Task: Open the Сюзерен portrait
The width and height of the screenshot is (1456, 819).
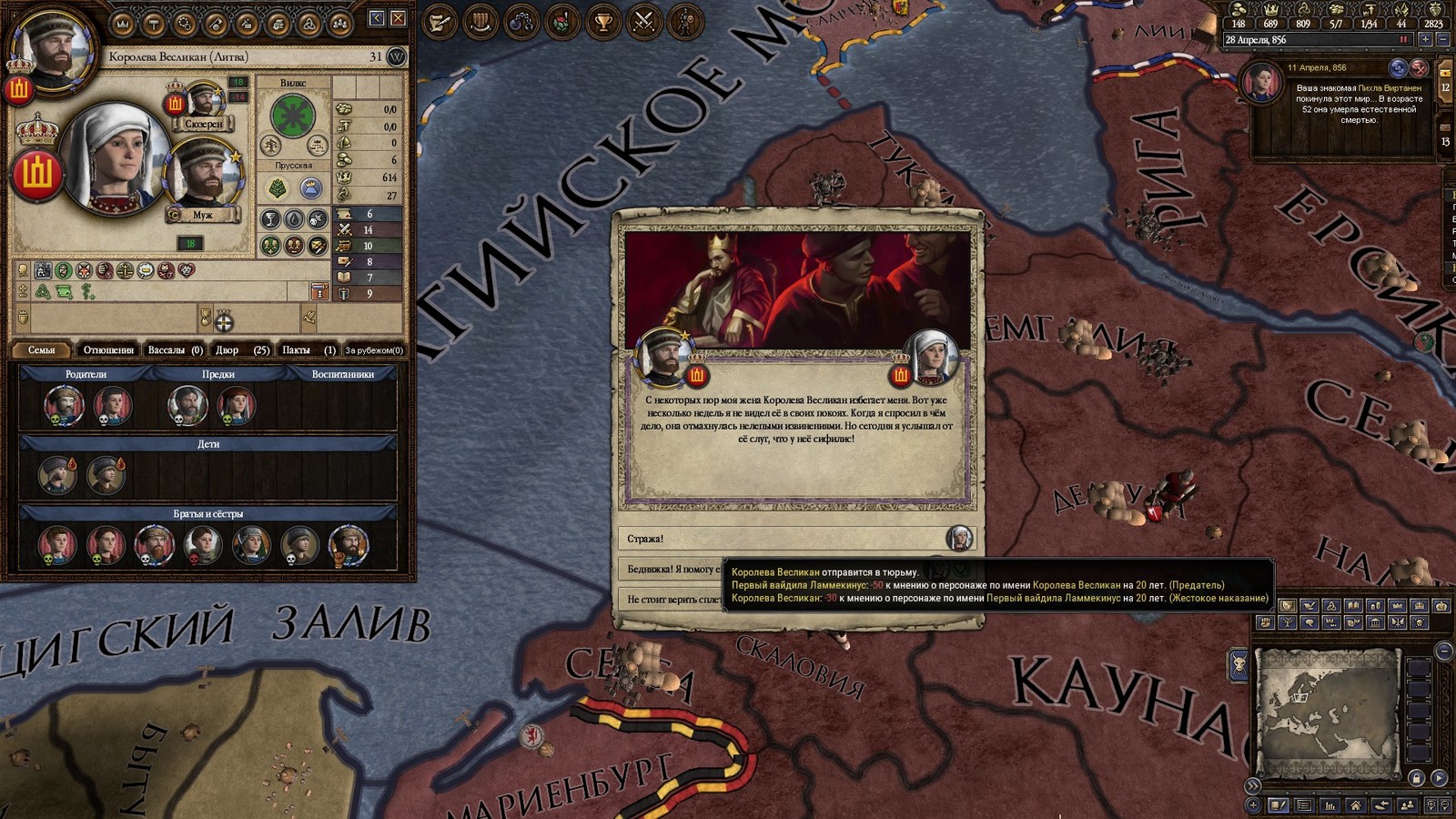Action: [x=205, y=102]
